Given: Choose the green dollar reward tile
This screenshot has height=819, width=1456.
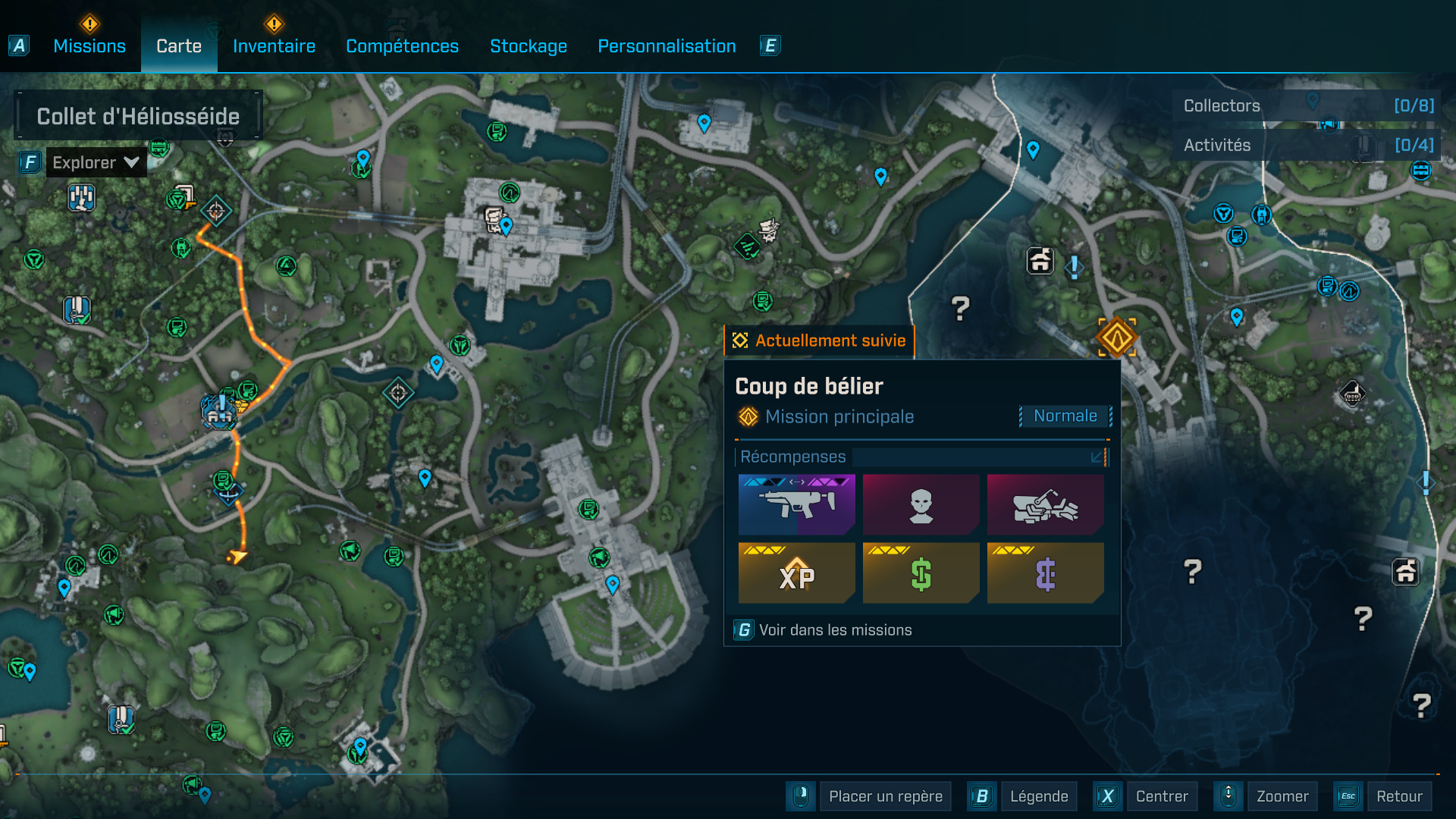Looking at the screenshot, I should pyautogui.click(x=921, y=573).
